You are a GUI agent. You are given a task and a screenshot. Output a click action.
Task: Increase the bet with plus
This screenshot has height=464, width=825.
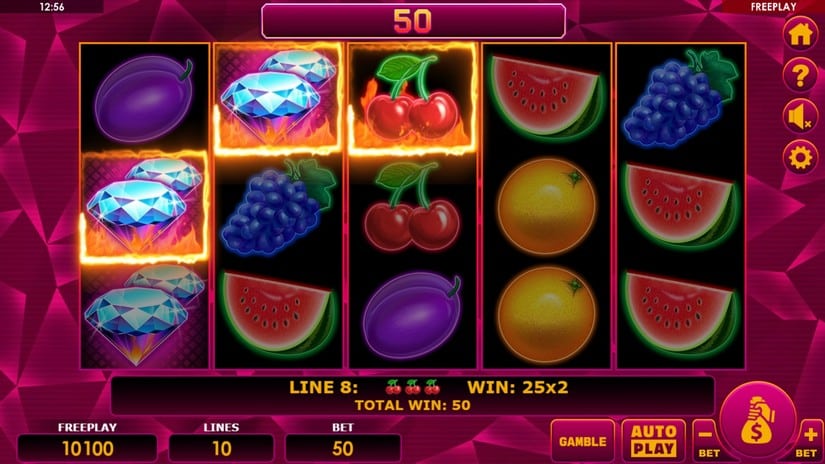(809, 437)
